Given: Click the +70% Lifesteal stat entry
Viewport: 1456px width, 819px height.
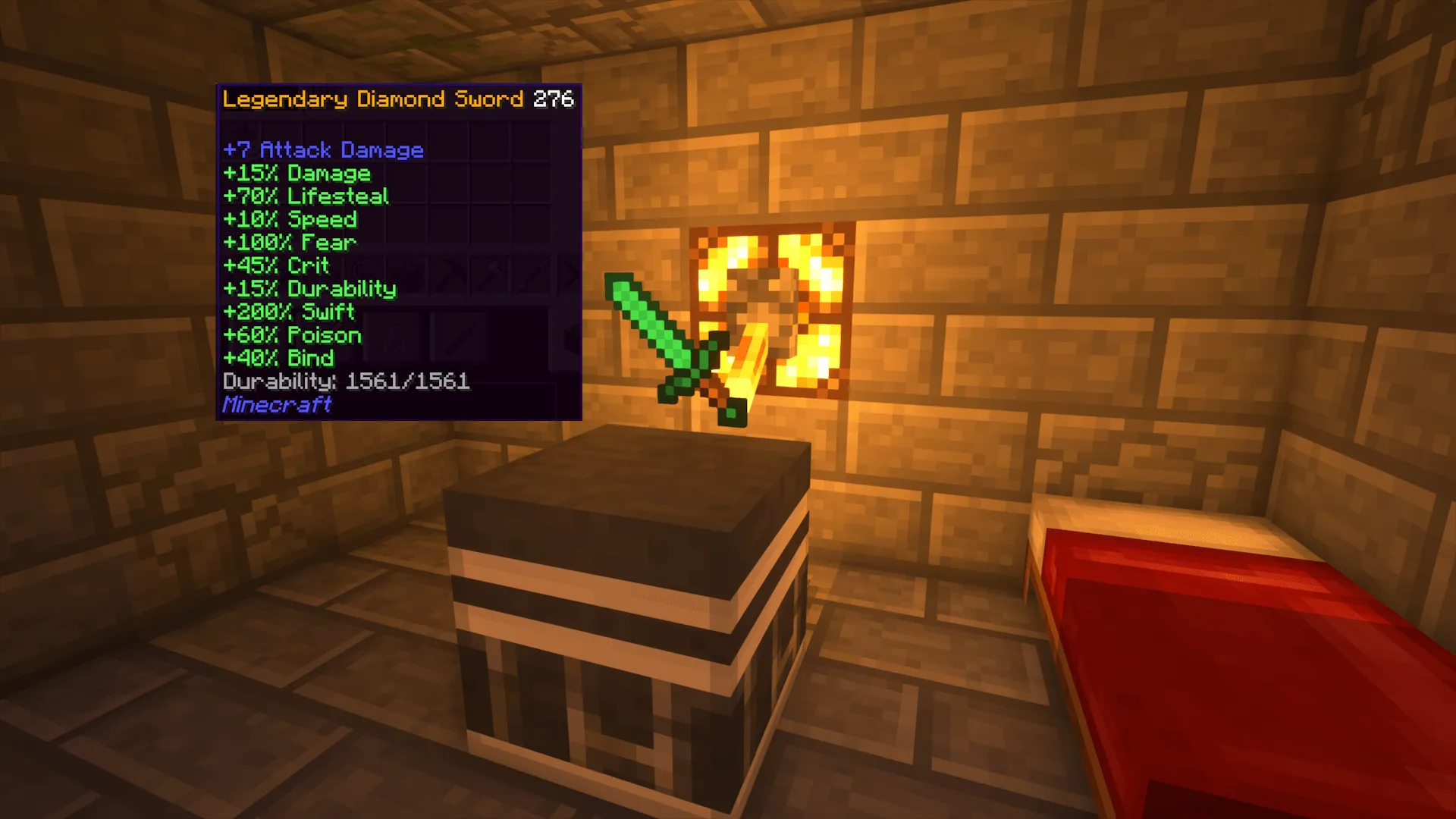Looking at the screenshot, I should (306, 196).
